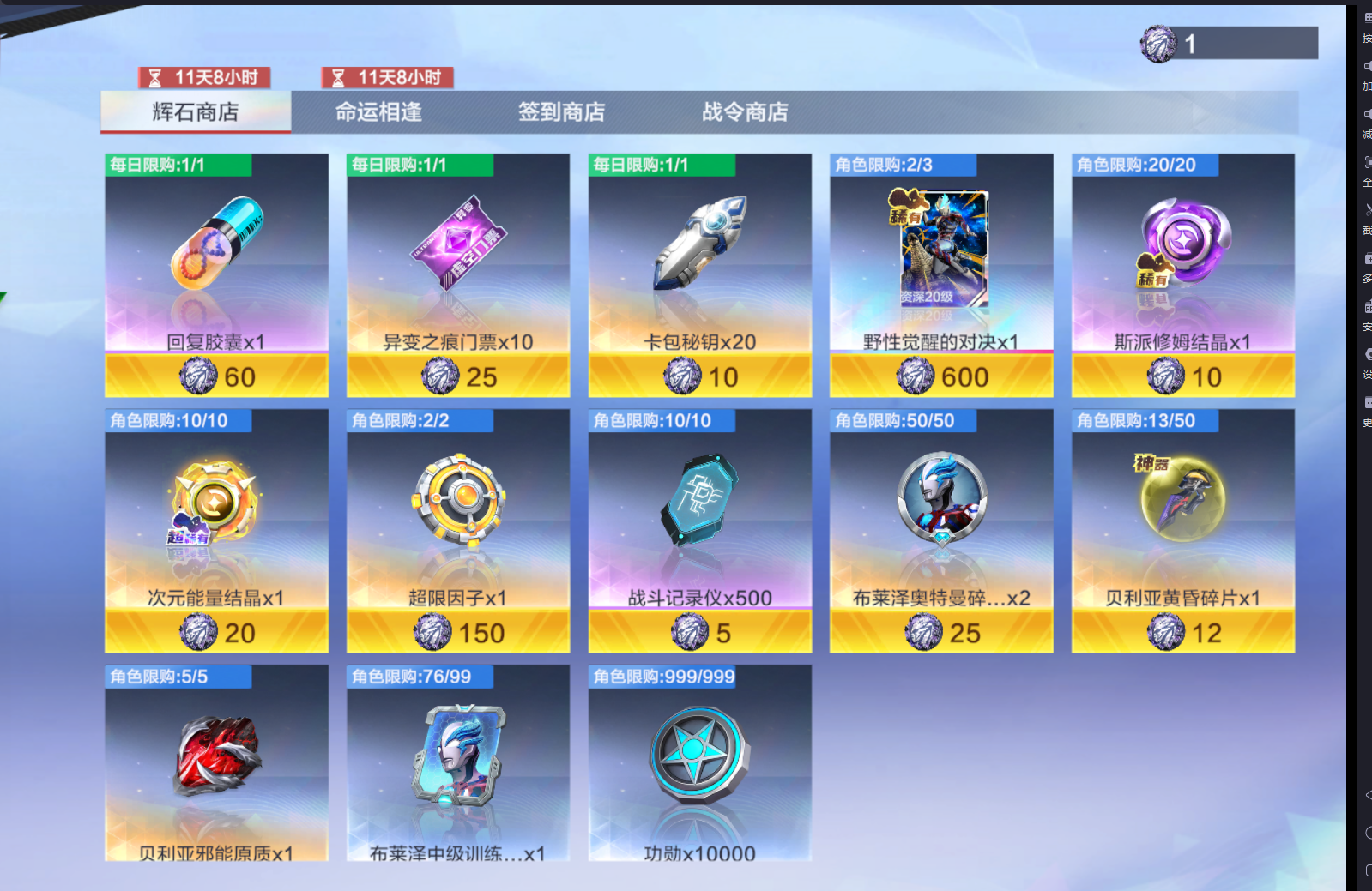This screenshot has width=1372, height=891.
Task: Click the purple currency icon at top right
Action: pos(1157,41)
